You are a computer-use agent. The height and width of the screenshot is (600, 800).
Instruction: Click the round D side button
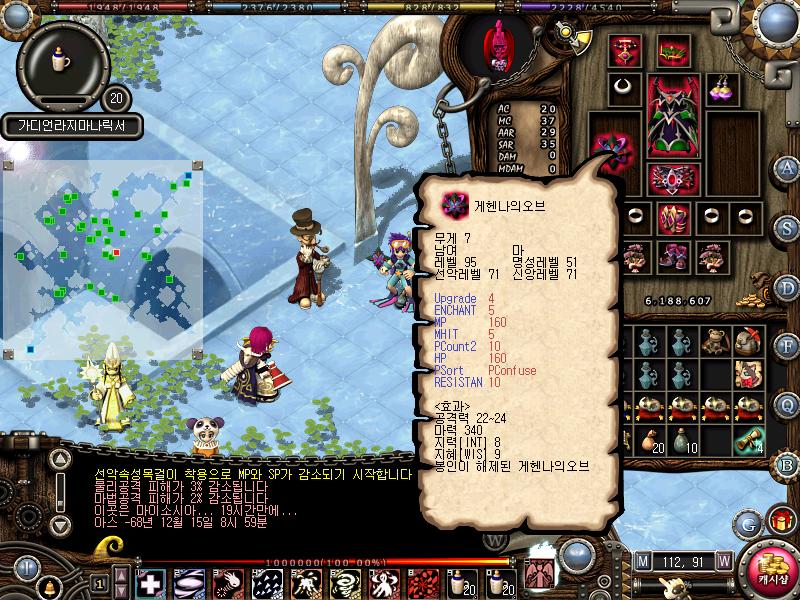coord(788,286)
